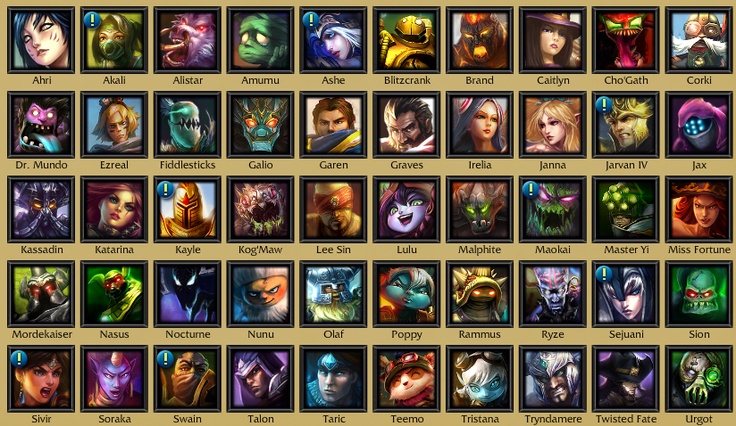The width and height of the screenshot is (736, 426).
Task: Choose the Amumu champion icon
Action: 259,39
